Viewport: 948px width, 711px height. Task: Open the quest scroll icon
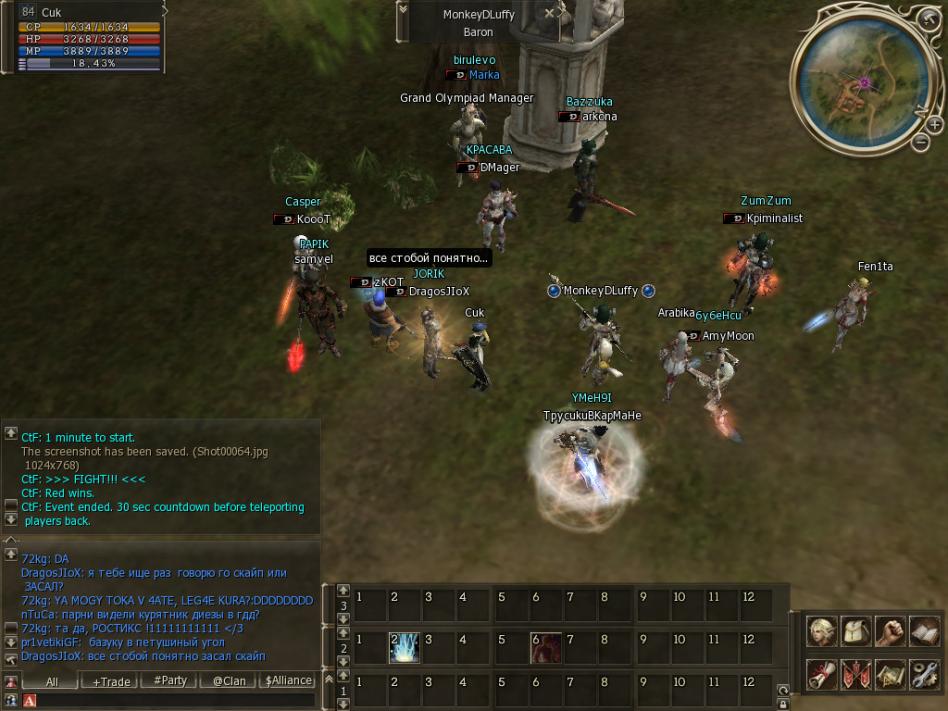pyautogui.click(x=822, y=675)
